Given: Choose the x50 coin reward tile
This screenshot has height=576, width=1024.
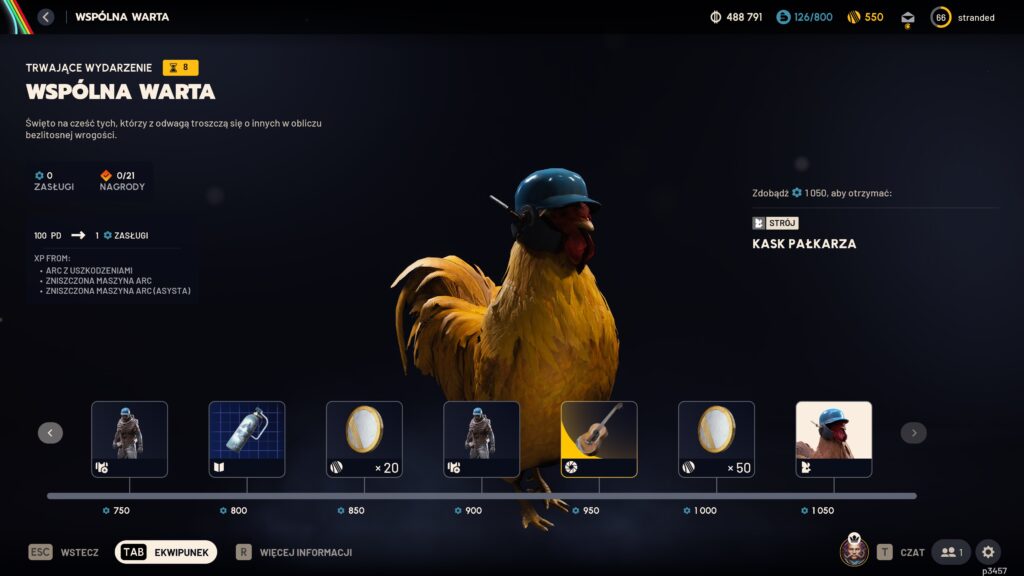Looking at the screenshot, I should tap(716, 439).
